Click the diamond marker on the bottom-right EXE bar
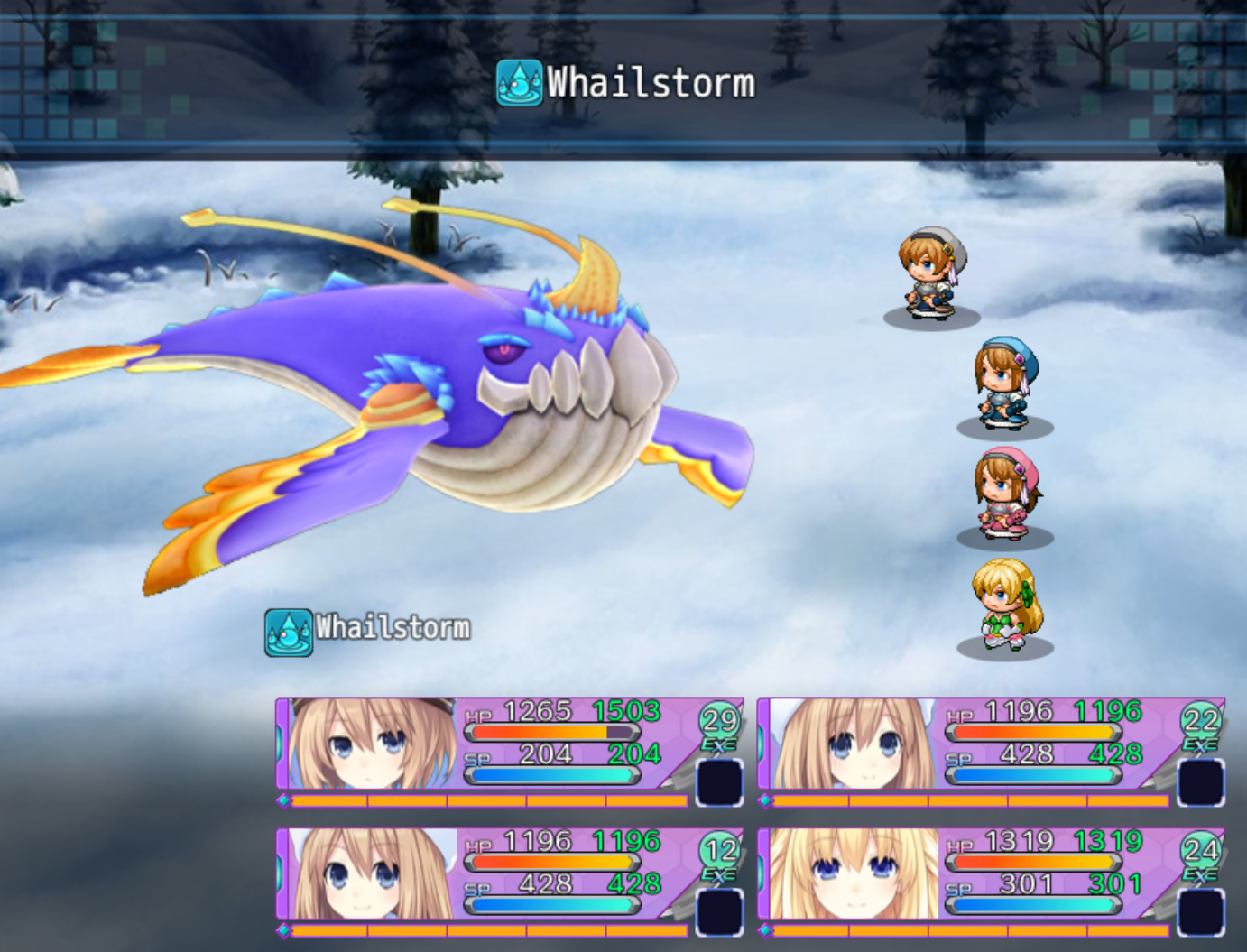 [765, 930]
